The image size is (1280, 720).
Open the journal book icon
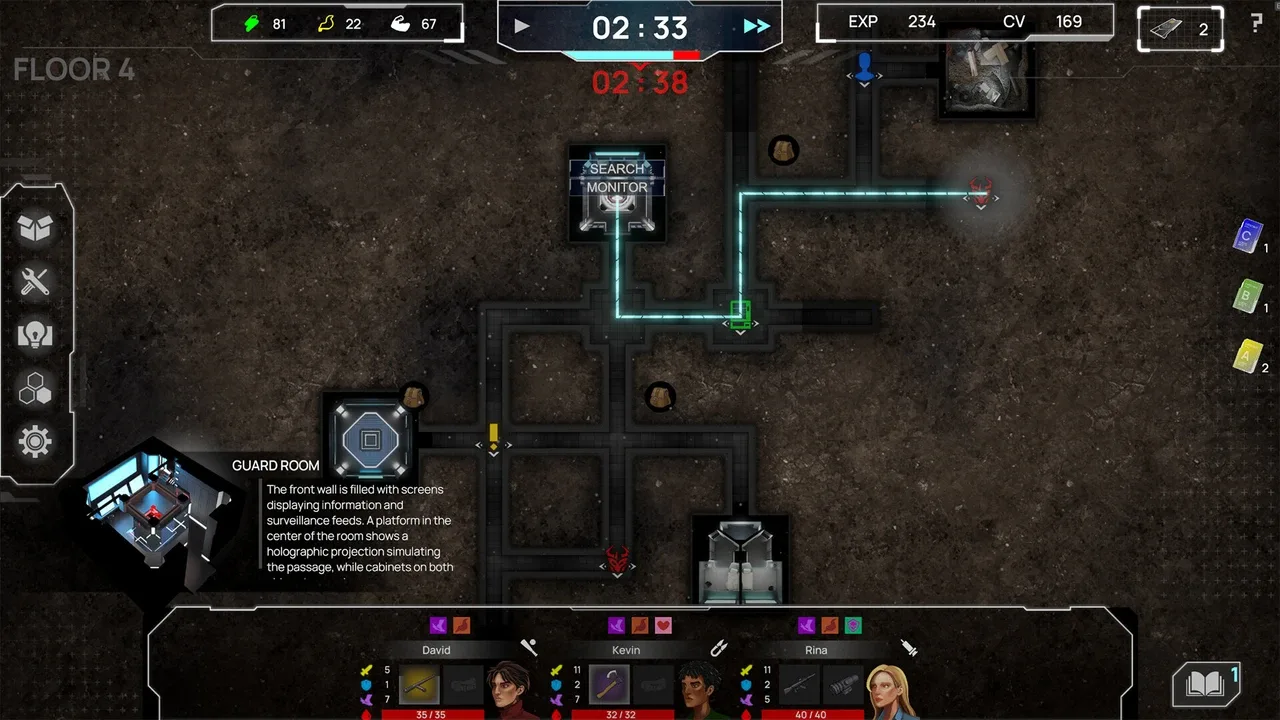(x=1205, y=684)
